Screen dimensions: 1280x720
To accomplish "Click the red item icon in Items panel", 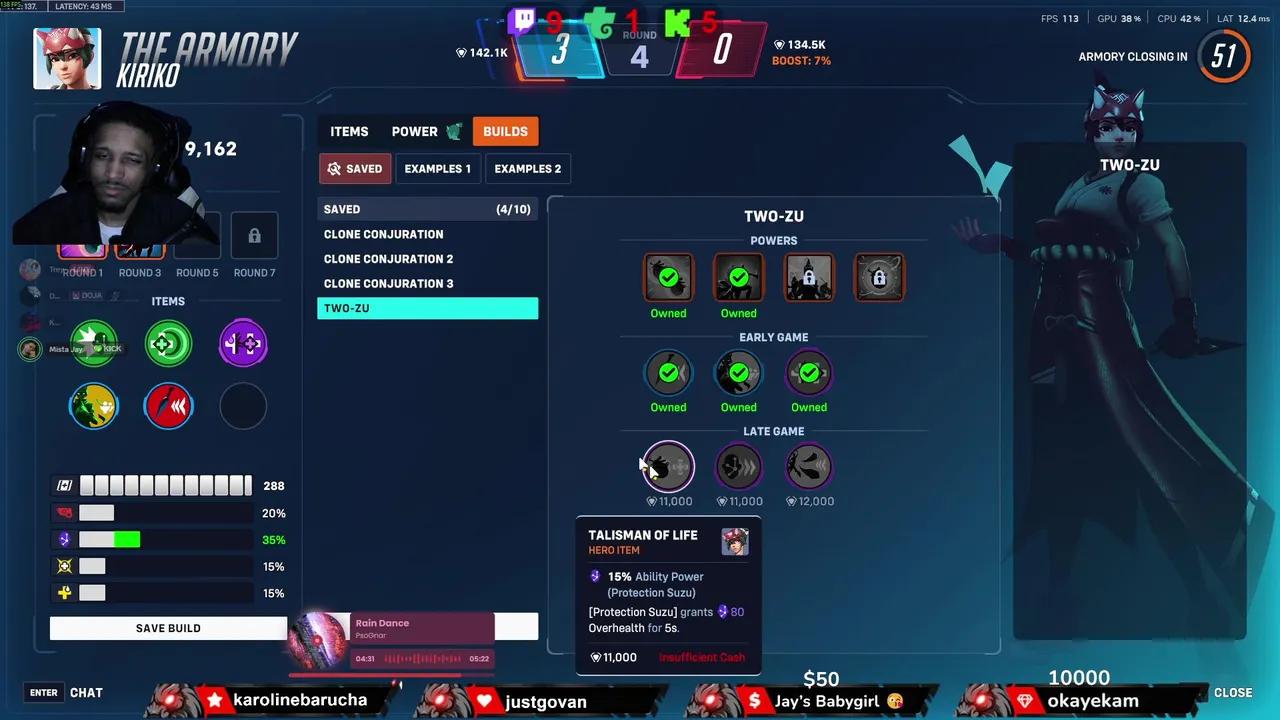I will pos(168,405).
